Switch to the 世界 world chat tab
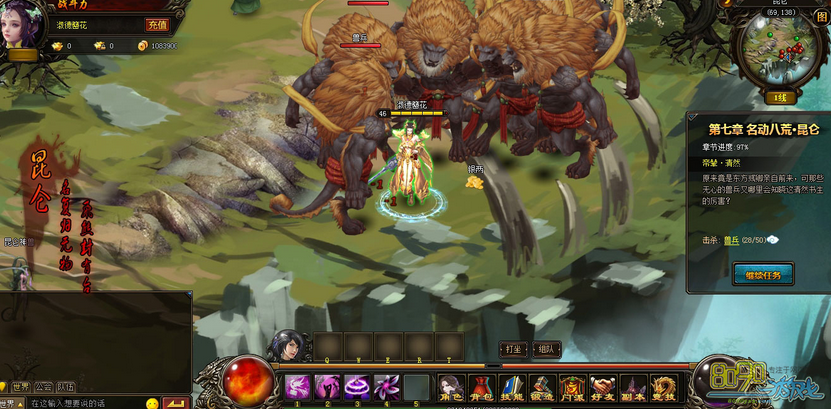Viewport: 831px width, 409px height. tap(21, 387)
